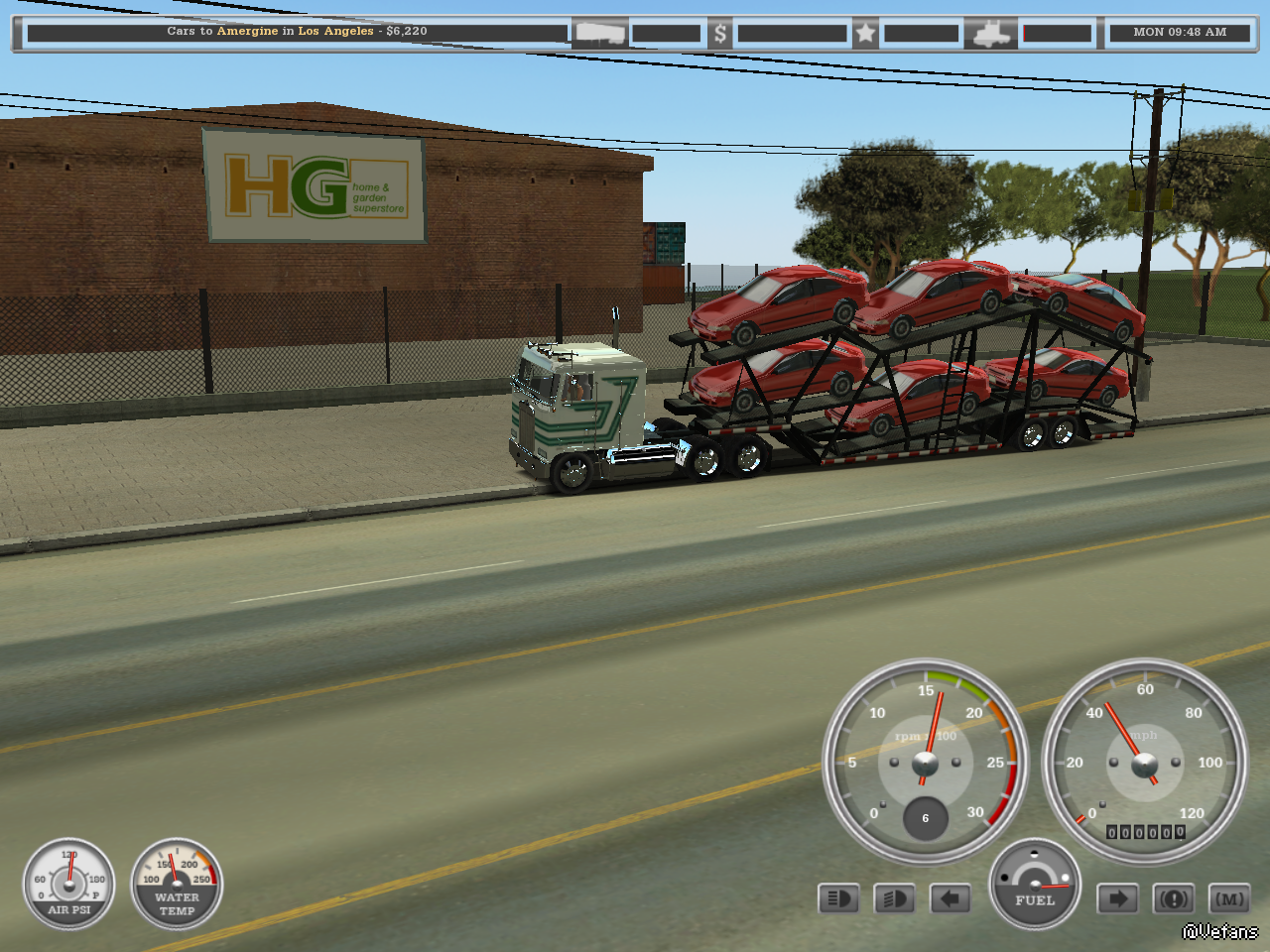
Task: Click the trailer cargo icon in top bar
Action: (x=600, y=34)
